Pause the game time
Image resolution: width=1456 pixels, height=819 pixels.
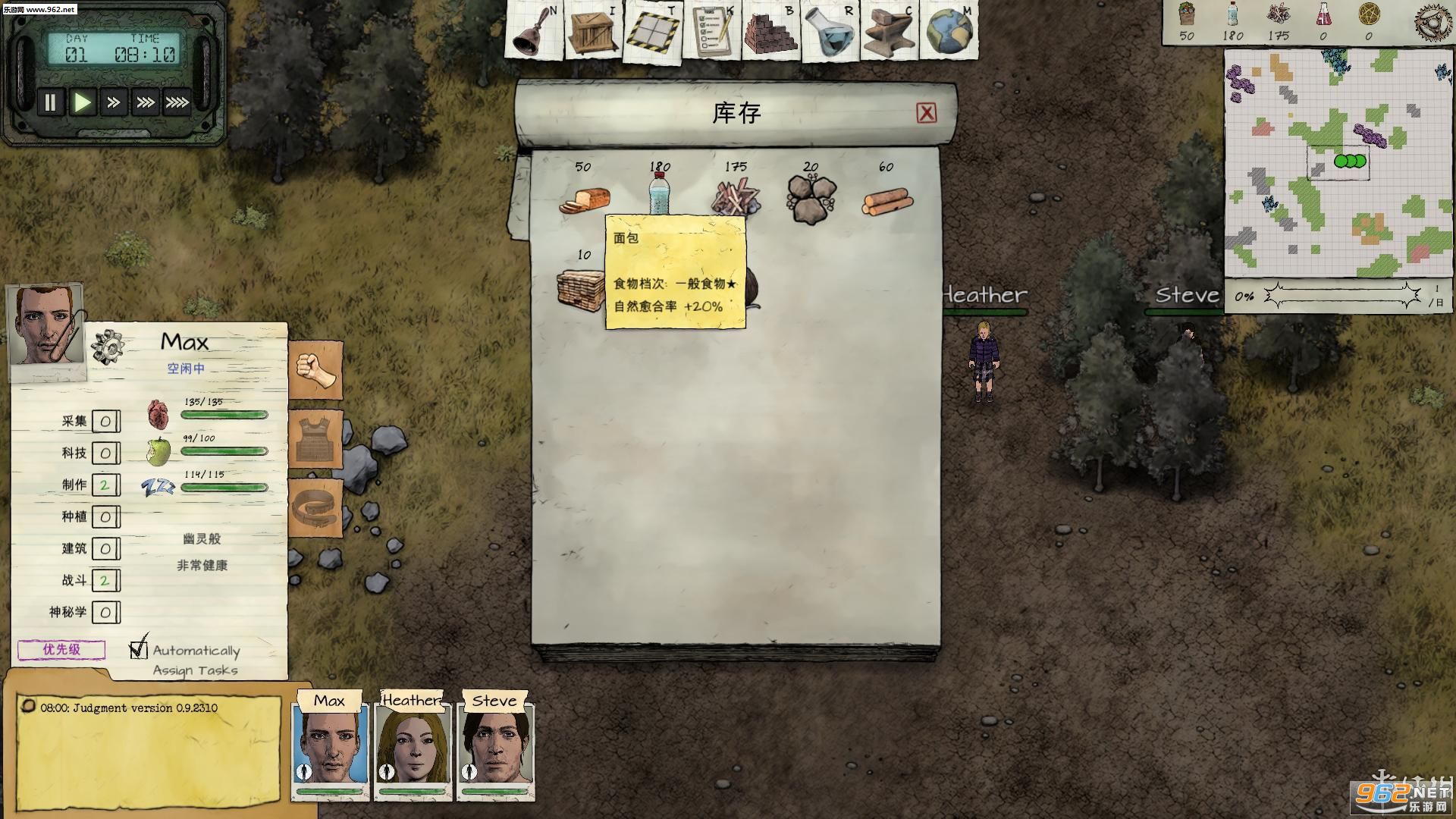(x=50, y=102)
